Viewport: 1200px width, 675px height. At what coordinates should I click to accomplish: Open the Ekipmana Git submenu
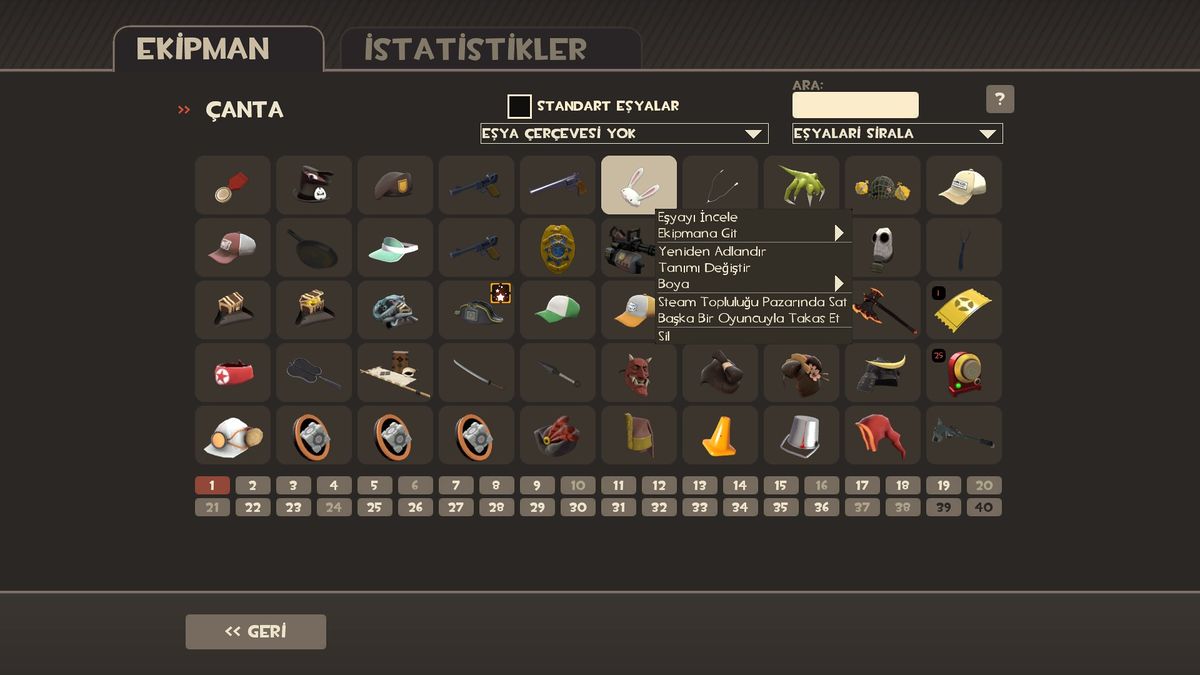[750, 233]
